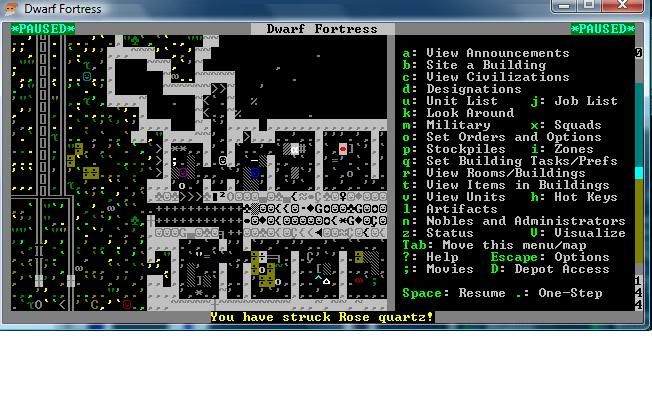Open the Military screen

click(x=457, y=125)
